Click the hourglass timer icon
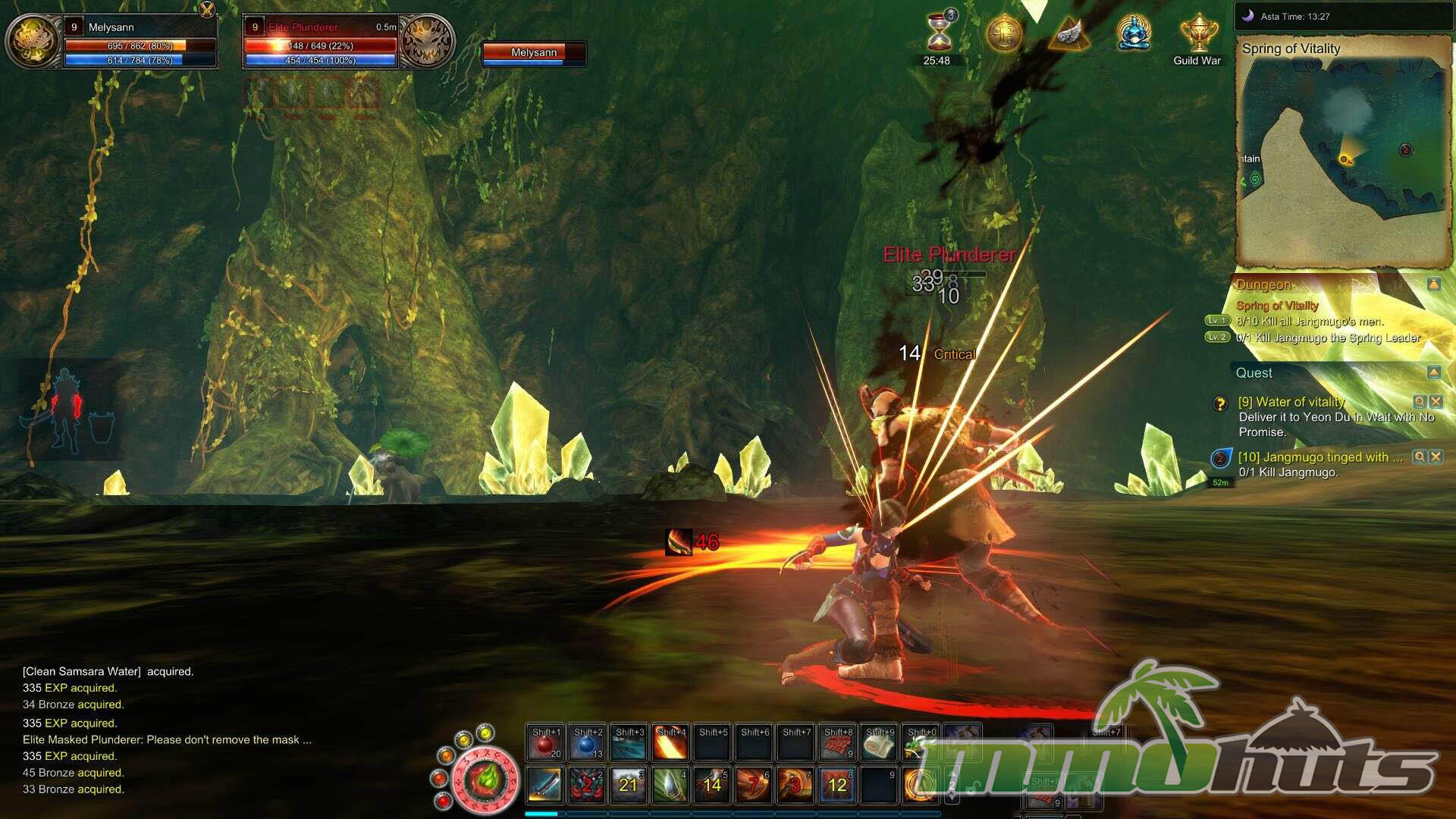The height and width of the screenshot is (819, 1456). tap(939, 33)
